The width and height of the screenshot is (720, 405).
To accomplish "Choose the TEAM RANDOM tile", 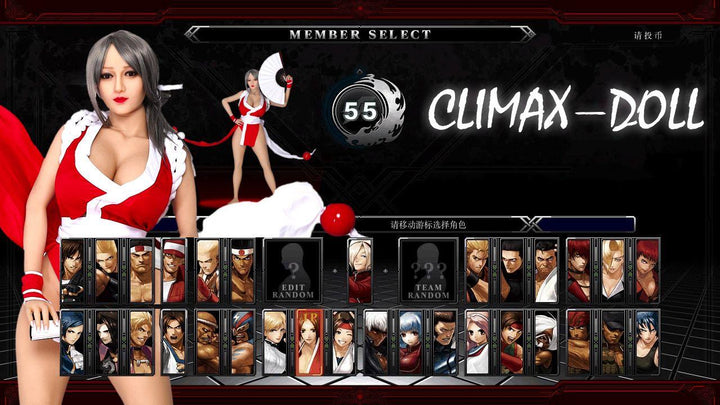I will pyautogui.click(x=428, y=270).
